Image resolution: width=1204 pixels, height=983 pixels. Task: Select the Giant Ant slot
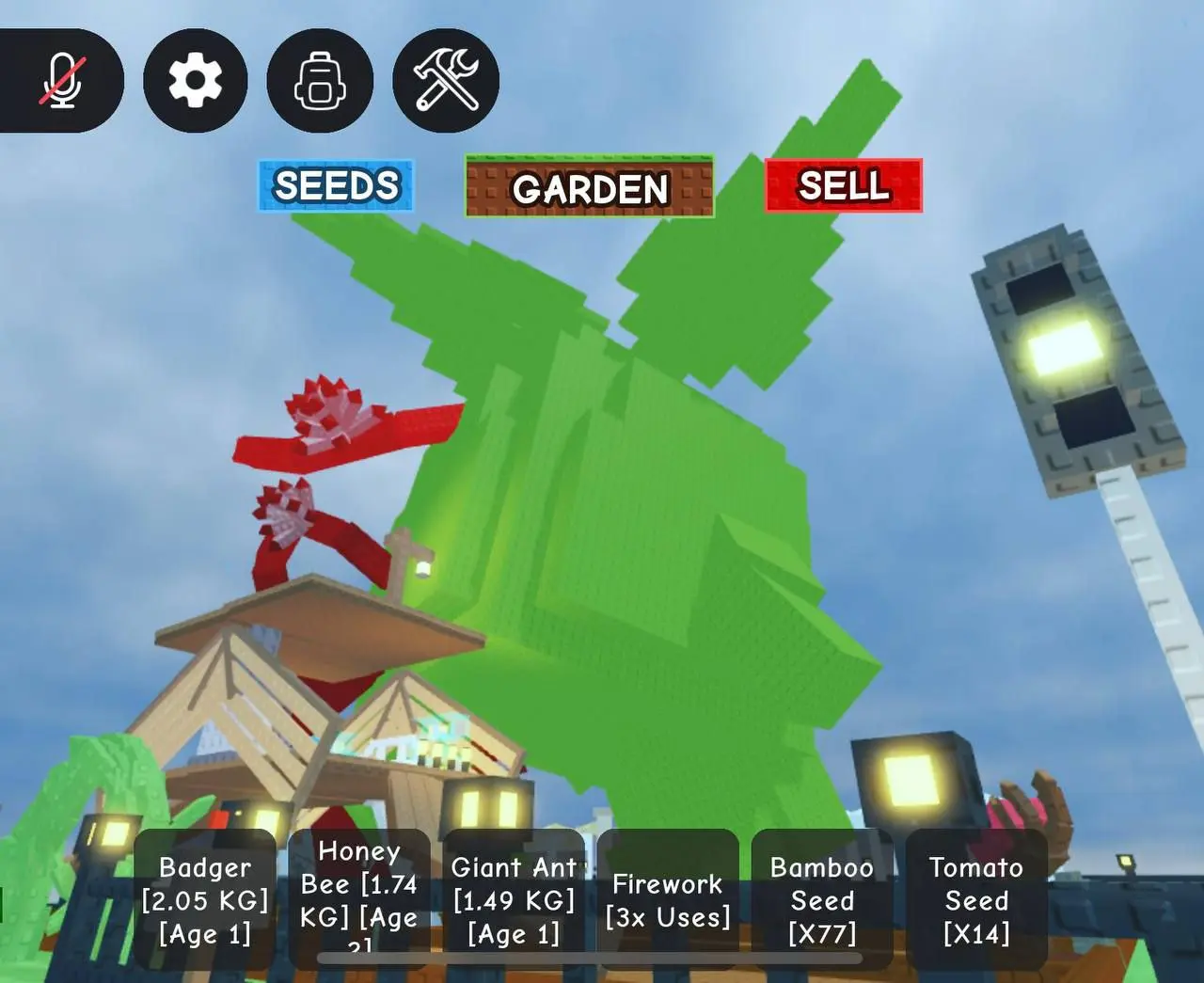(x=514, y=898)
